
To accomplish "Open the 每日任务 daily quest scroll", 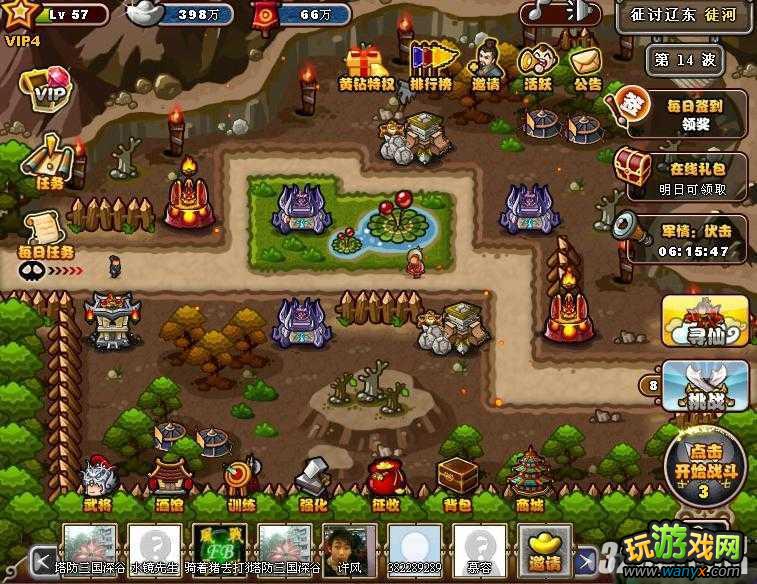I will click(x=45, y=232).
